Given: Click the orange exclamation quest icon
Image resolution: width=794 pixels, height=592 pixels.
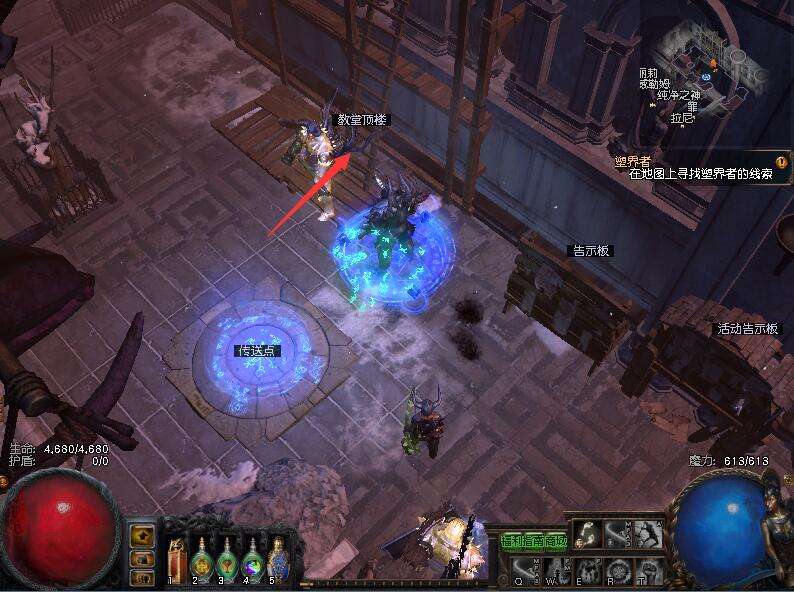Looking at the screenshot, I should tap(781, 159).
